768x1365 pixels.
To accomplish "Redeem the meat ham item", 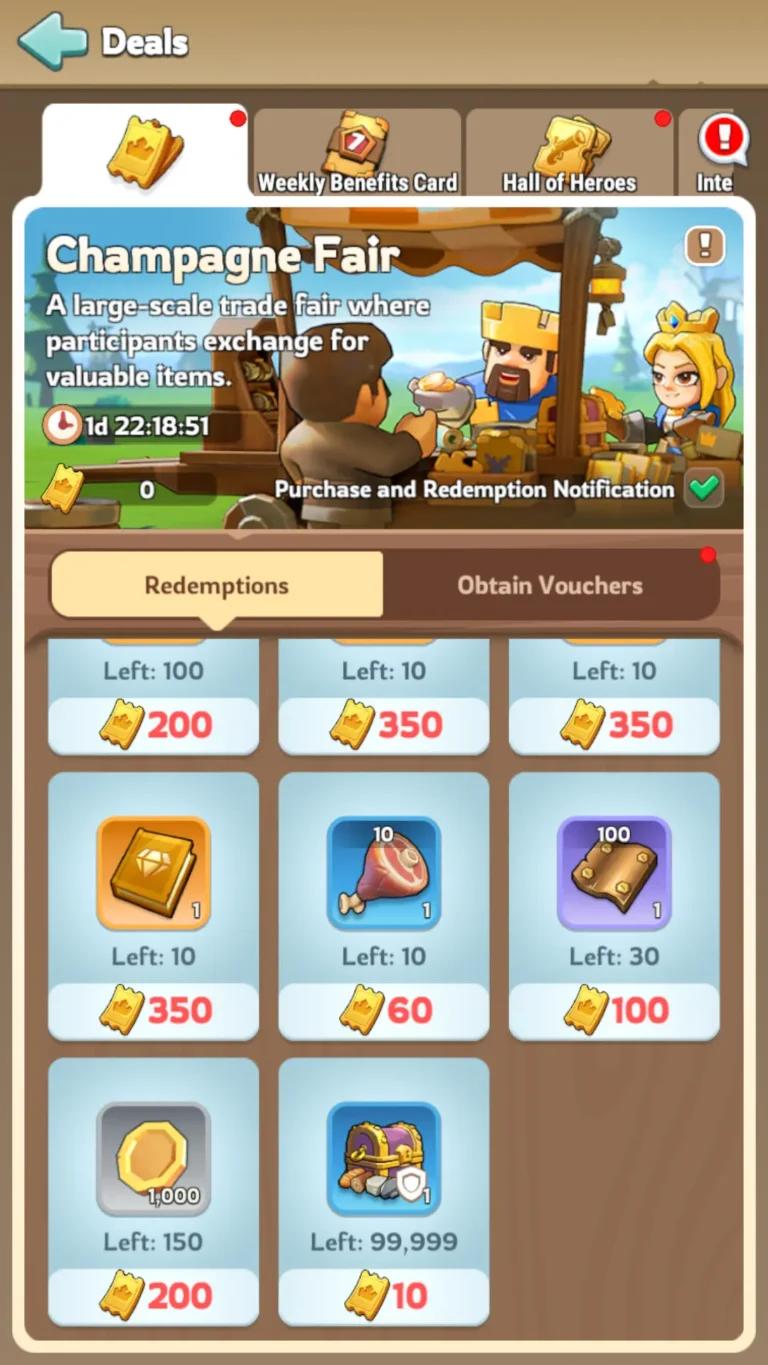I will [x=384, y=873].
